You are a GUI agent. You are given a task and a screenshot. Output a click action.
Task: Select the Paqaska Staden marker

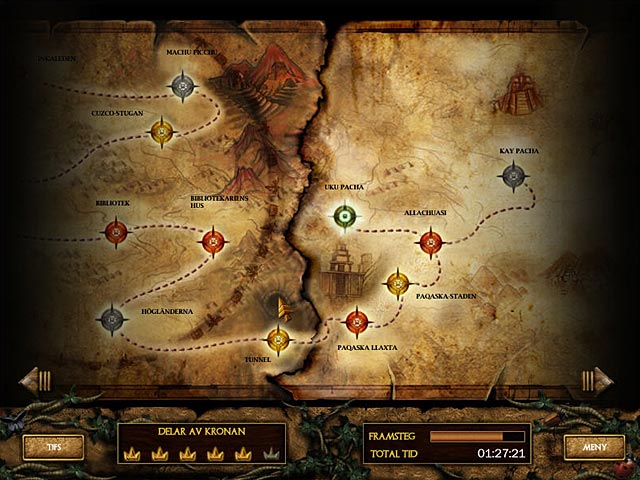click(398, 284)
